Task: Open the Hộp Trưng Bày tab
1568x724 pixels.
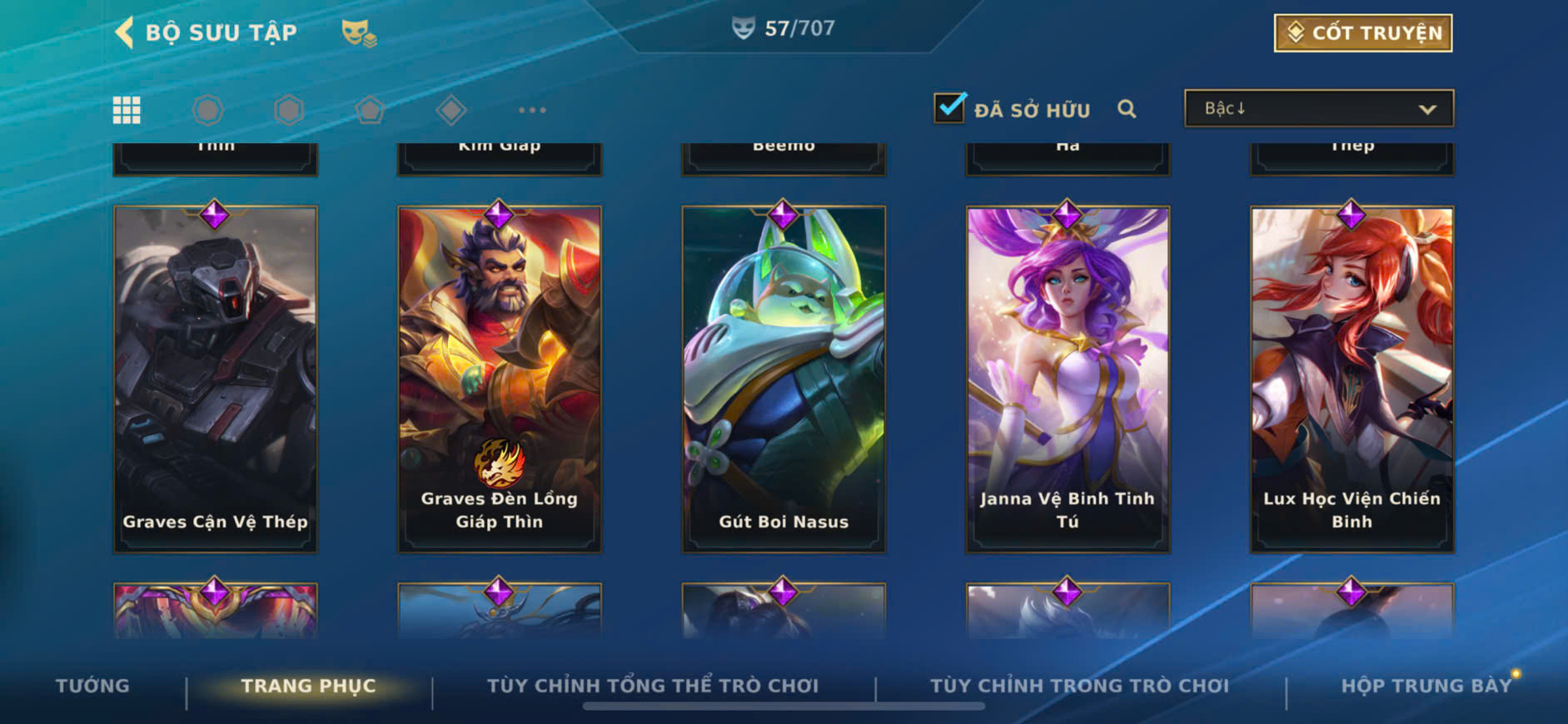Action: (1426, 686)
